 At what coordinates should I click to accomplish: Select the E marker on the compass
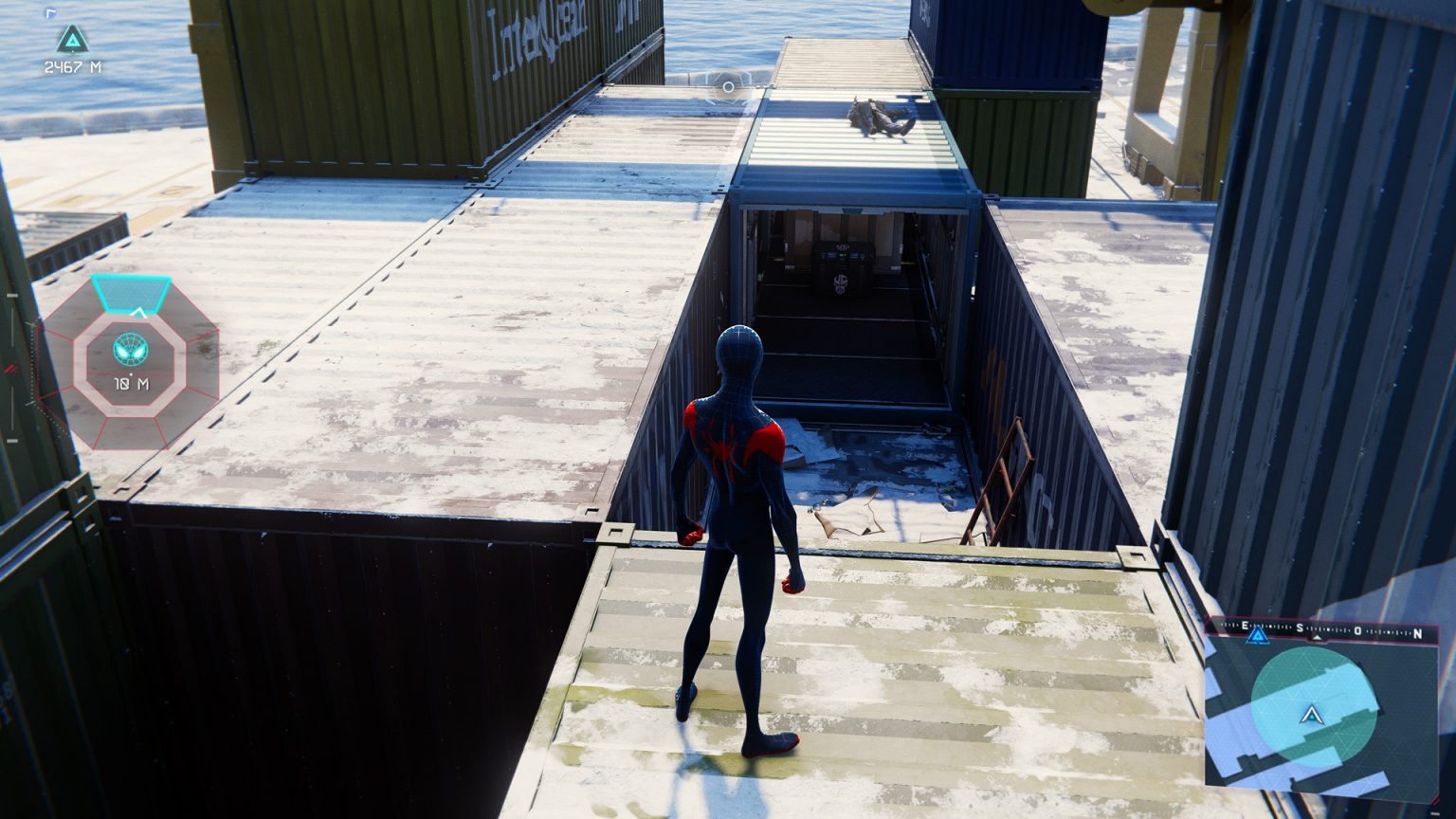(1244, 626)
